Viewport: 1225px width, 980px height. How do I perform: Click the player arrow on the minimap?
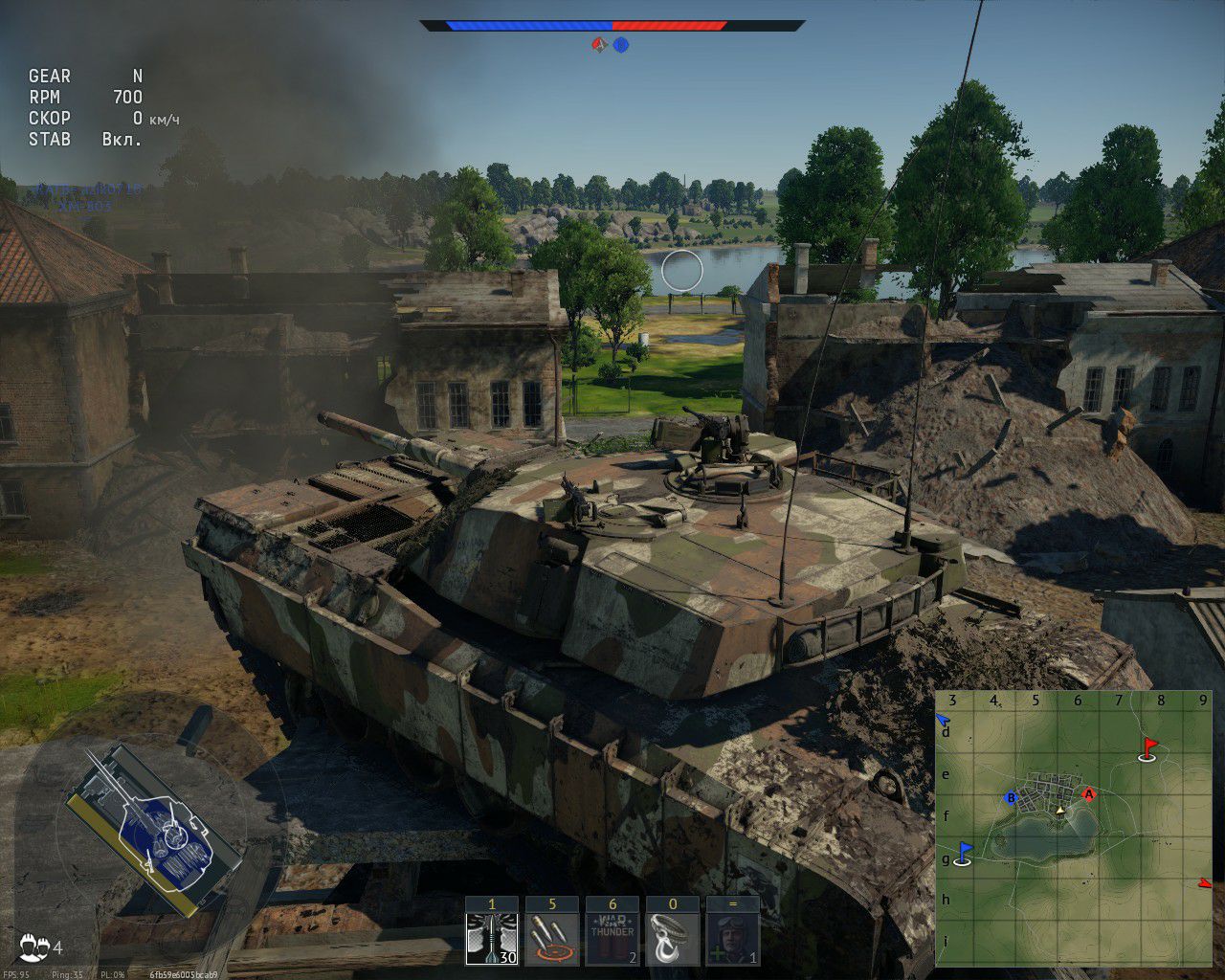point(1059,810)
